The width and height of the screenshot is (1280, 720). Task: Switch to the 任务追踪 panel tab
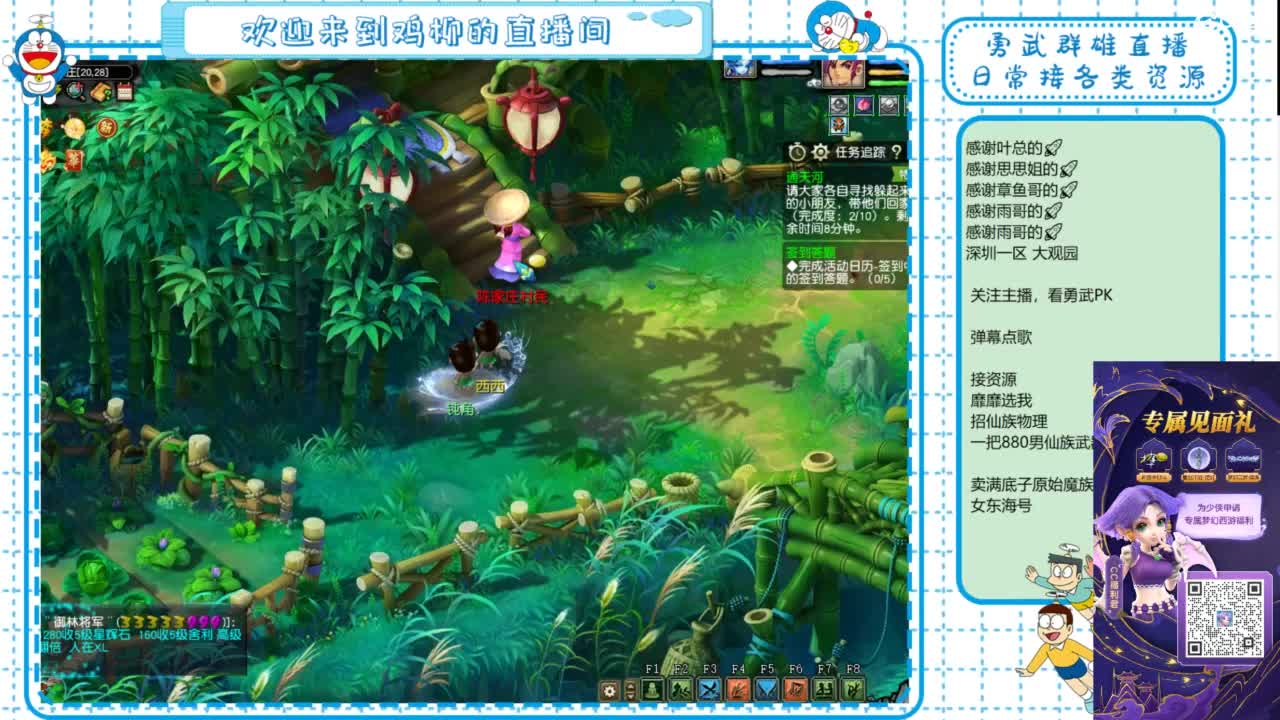coord(860,152)
